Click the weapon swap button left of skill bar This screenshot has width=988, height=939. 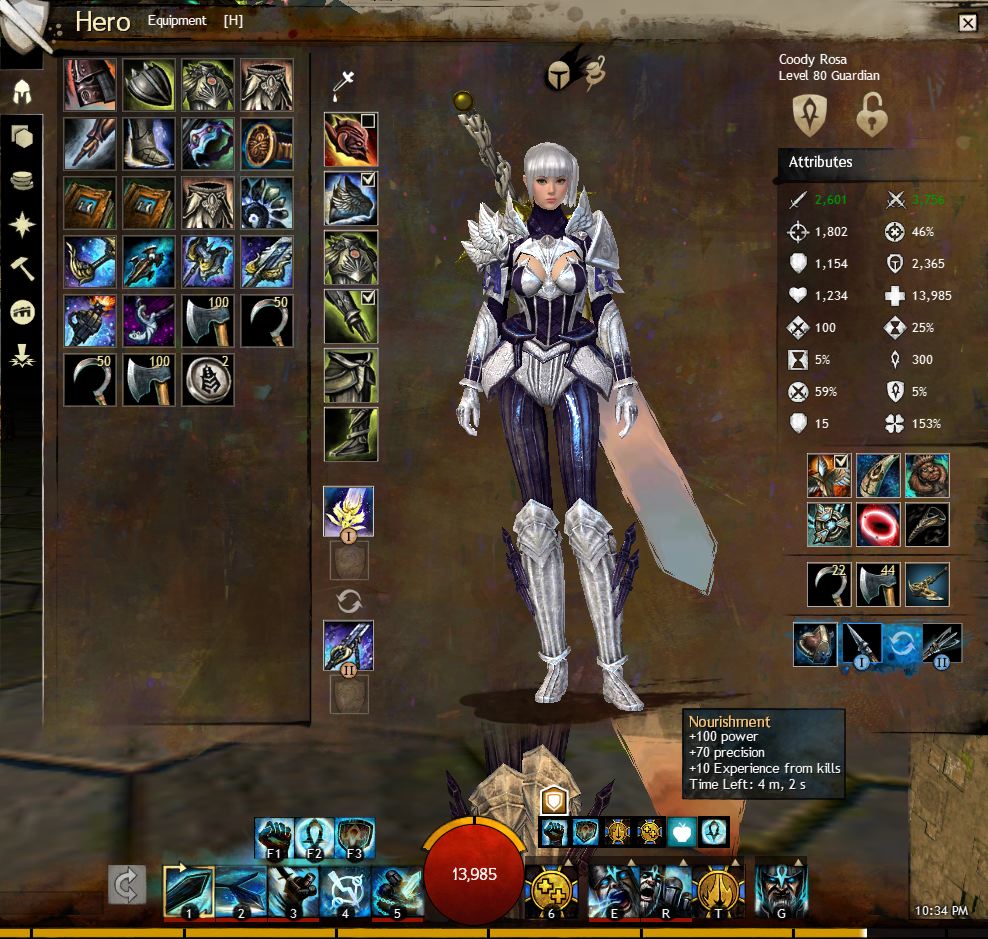tap(127, 885)
